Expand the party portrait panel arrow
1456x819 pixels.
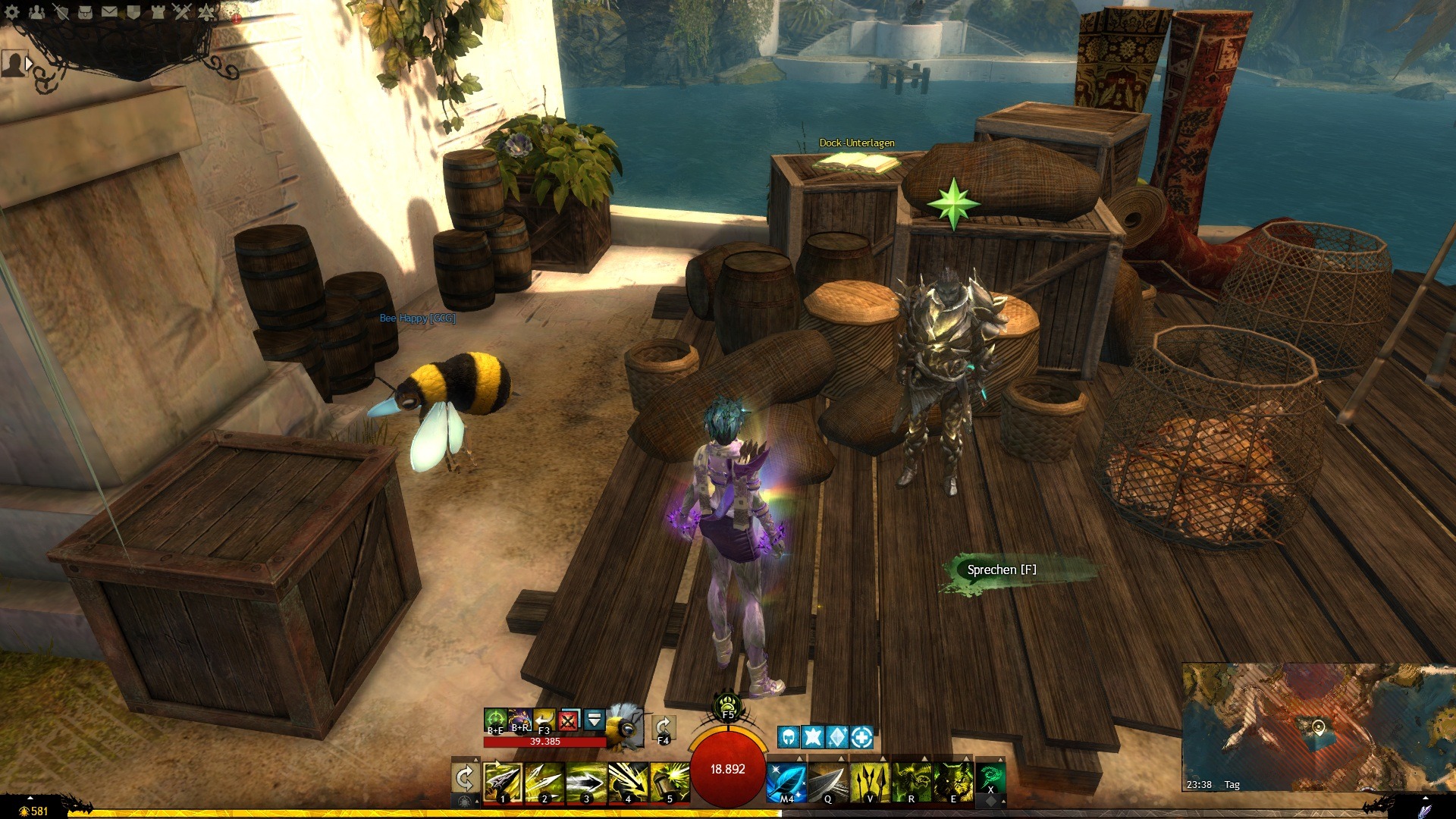[x=29, y=64]
